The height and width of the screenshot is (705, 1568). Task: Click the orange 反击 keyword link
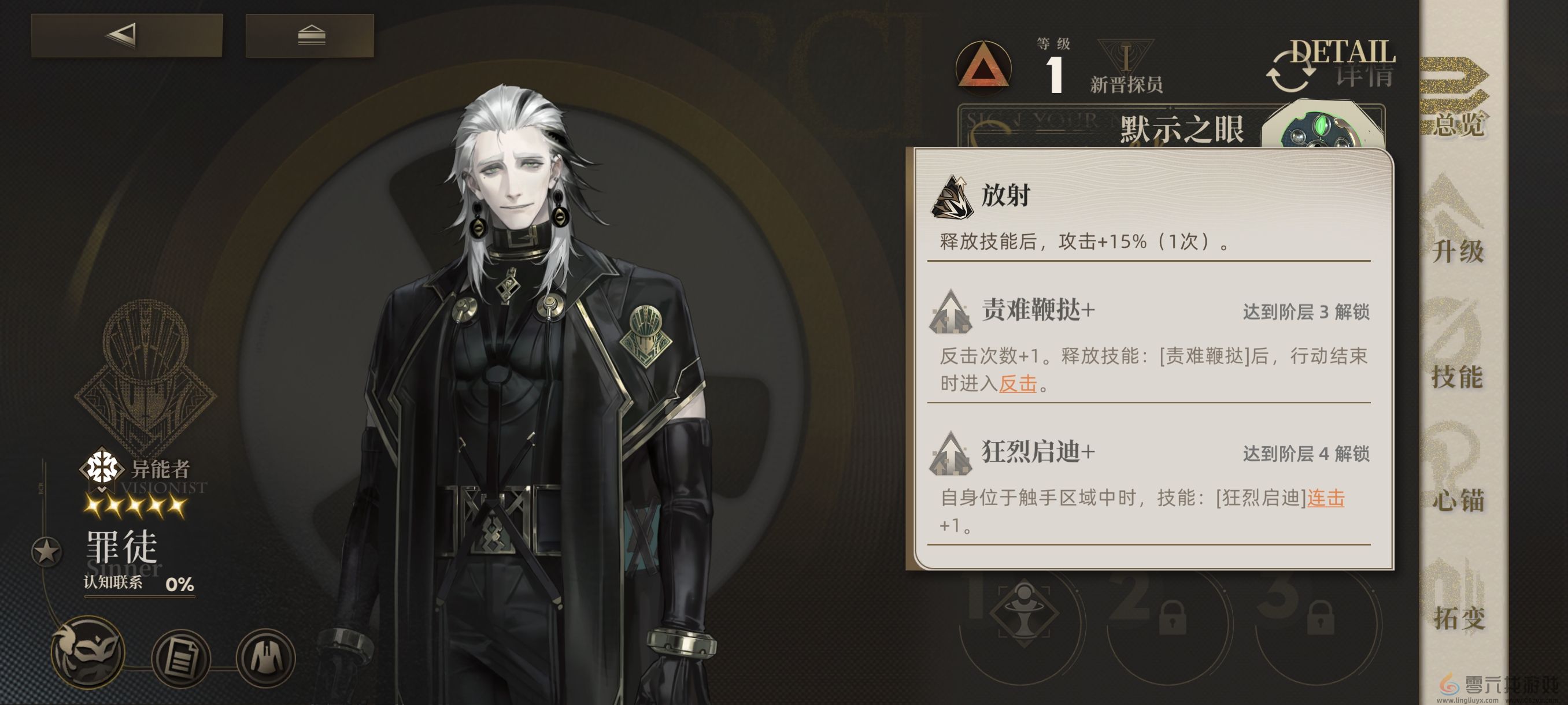(1018, 384)
